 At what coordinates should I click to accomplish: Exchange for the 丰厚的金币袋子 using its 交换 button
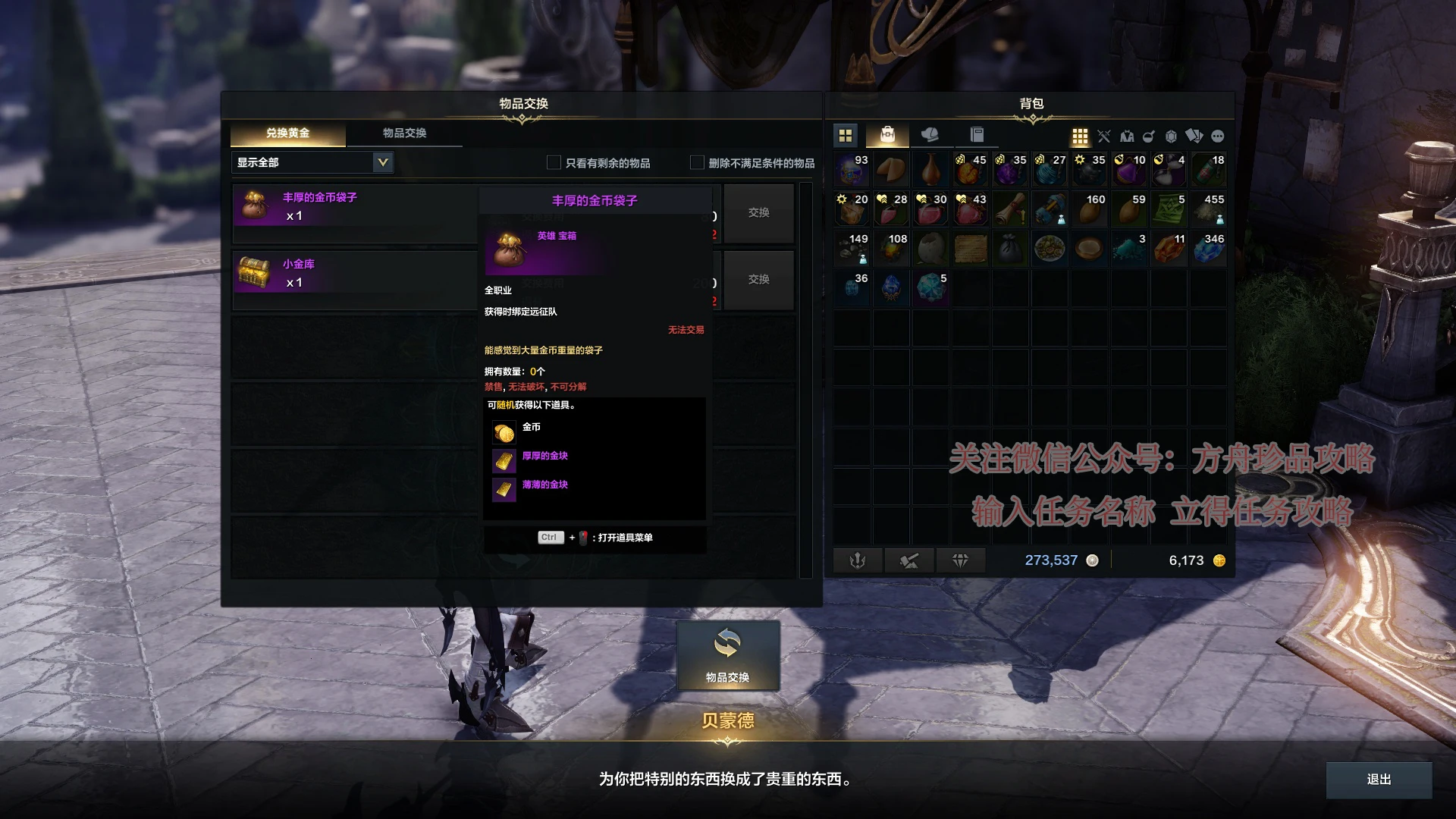click(758, 213)
